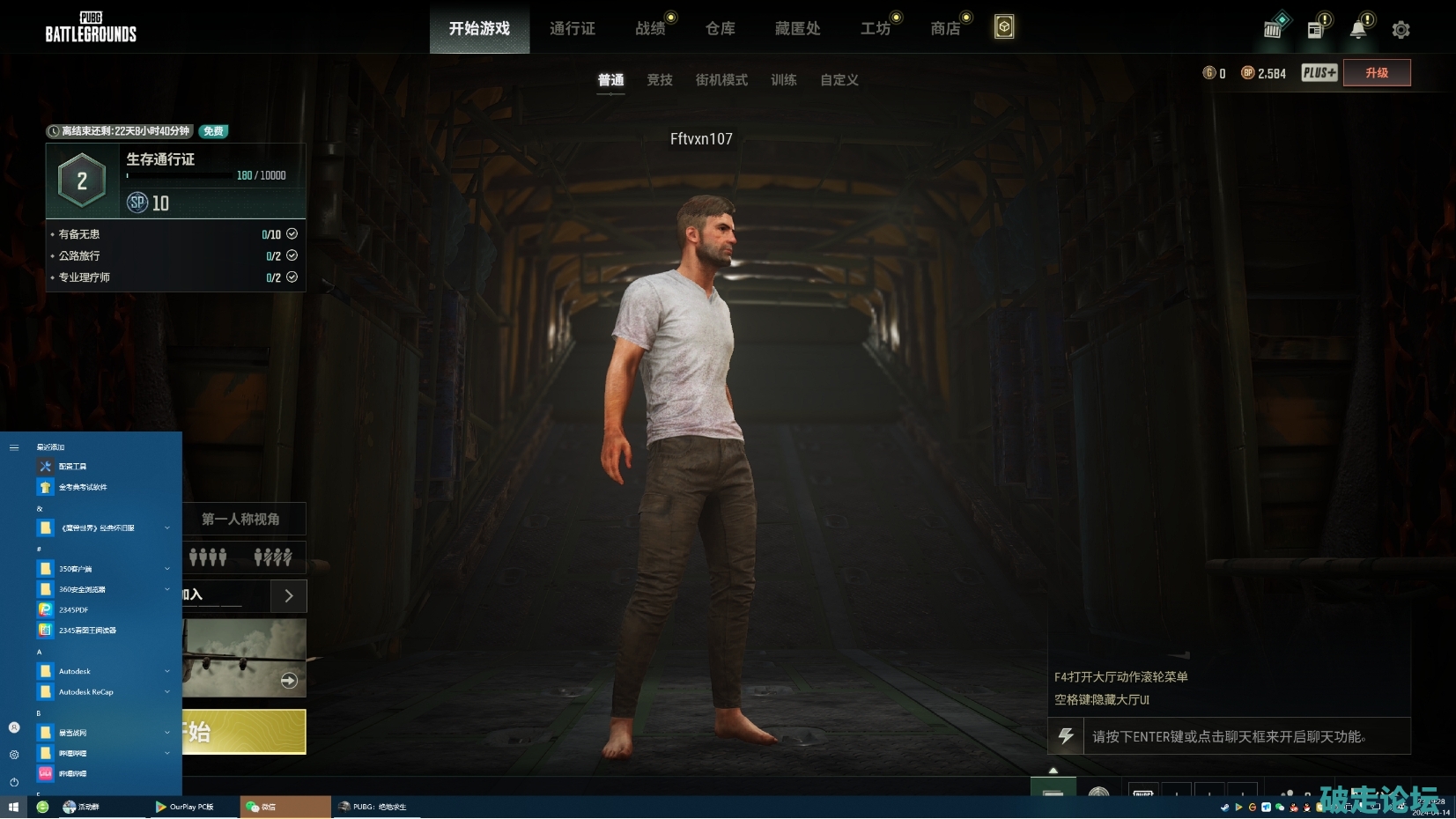Select the 竞技 ranked mode tab
Screen dimensions: 1456x819
[659, 80]
